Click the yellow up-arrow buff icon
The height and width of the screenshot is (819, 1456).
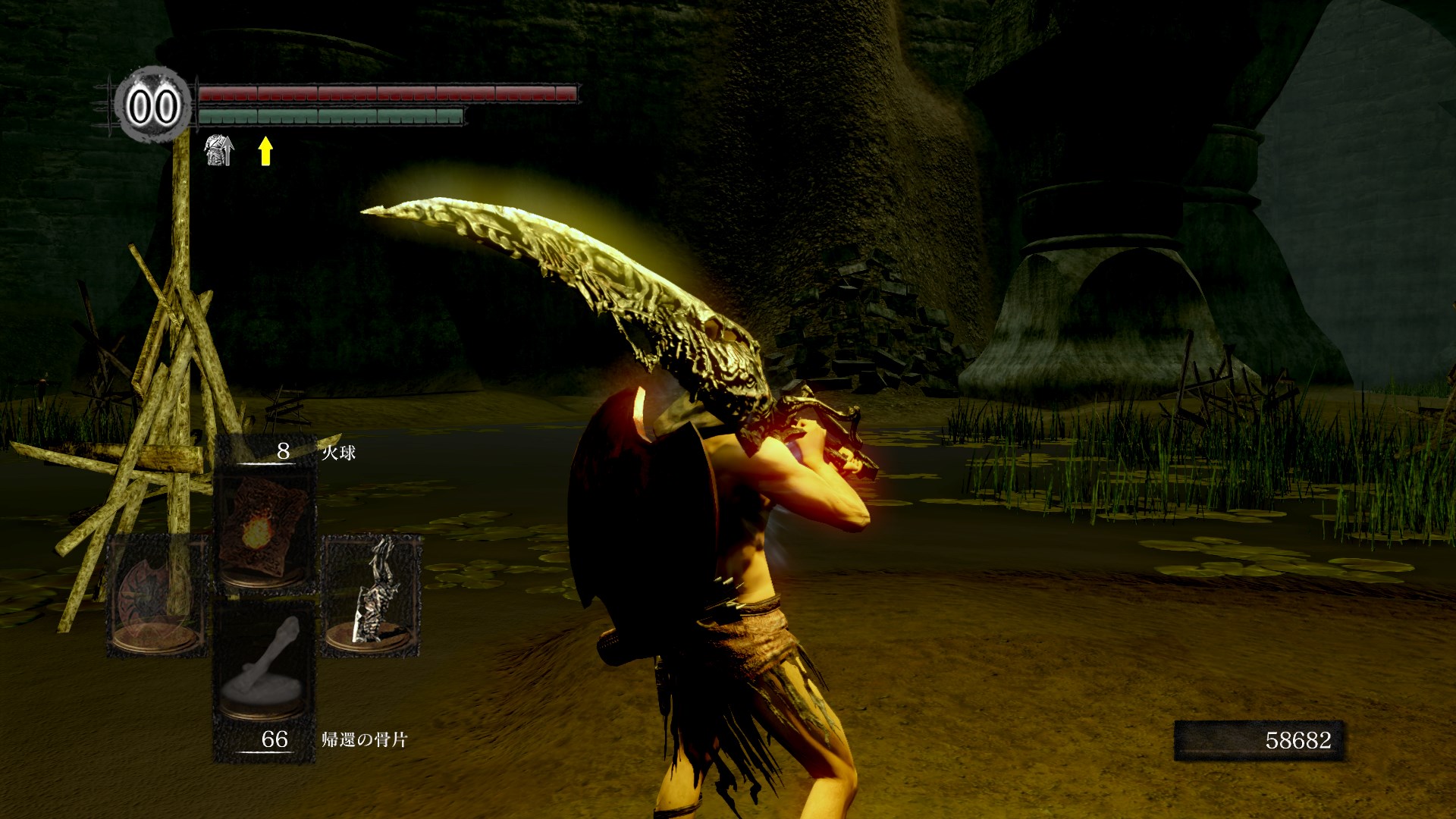pos(265,150)
